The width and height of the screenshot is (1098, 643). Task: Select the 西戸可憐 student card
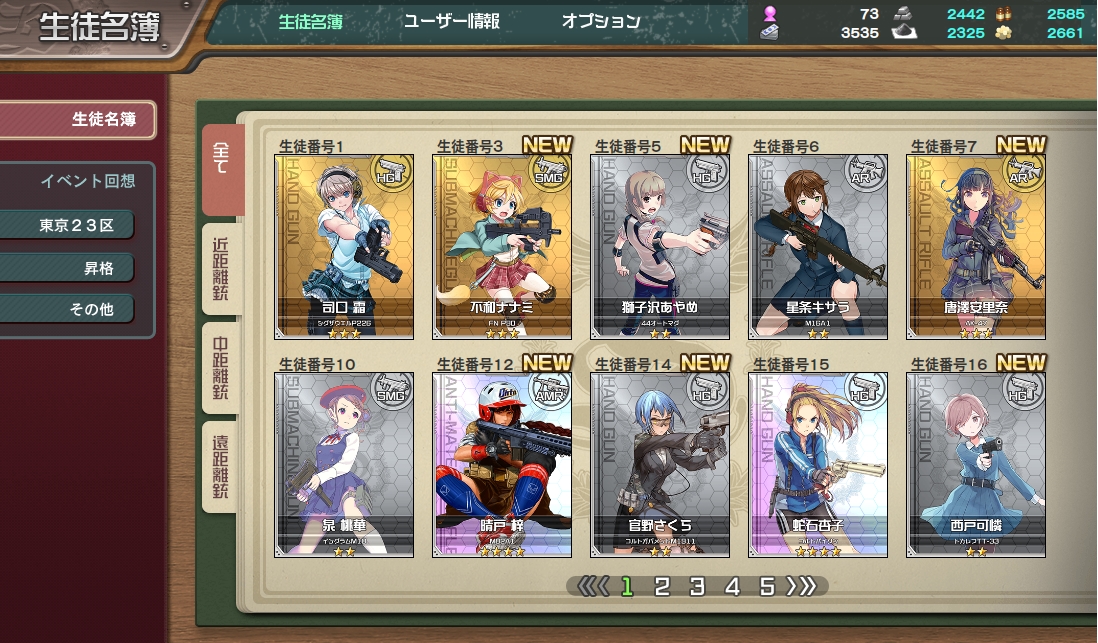(x=976, y=465)
